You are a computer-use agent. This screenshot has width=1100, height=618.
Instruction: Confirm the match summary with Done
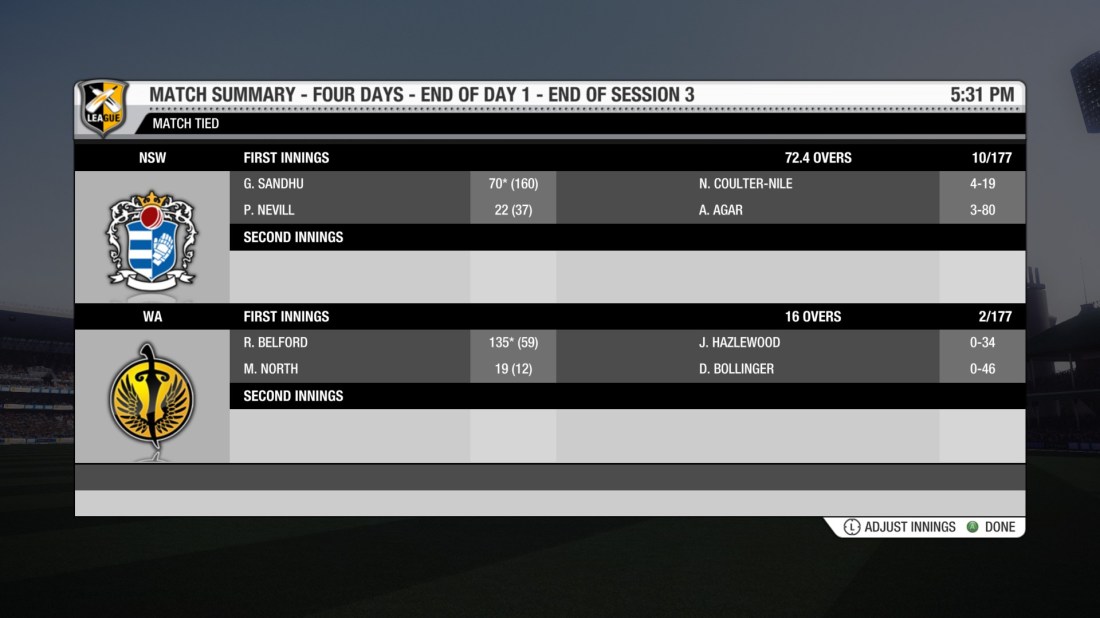tap(991, 527)
